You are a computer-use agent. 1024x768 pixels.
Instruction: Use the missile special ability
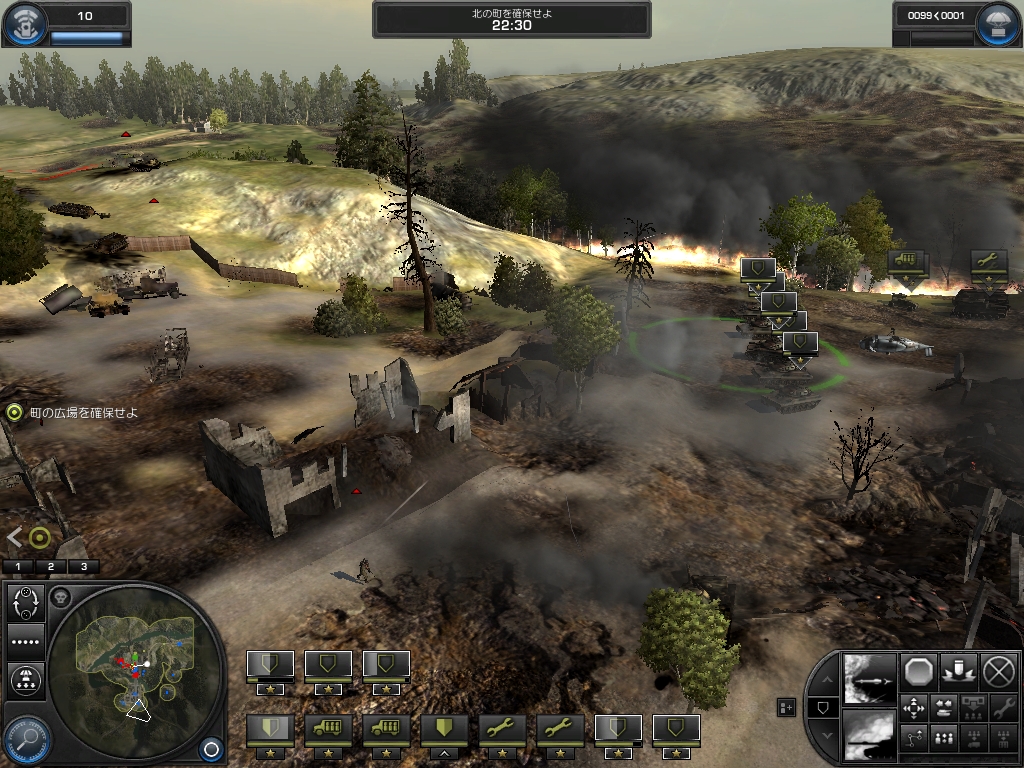point(868,678)
